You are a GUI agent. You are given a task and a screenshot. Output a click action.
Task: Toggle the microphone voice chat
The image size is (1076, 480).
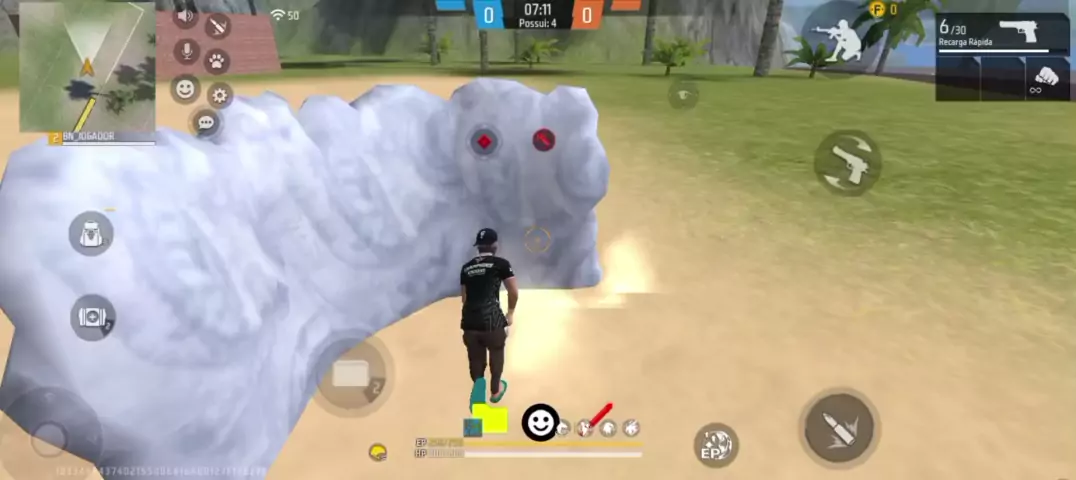tap(186, 50)
